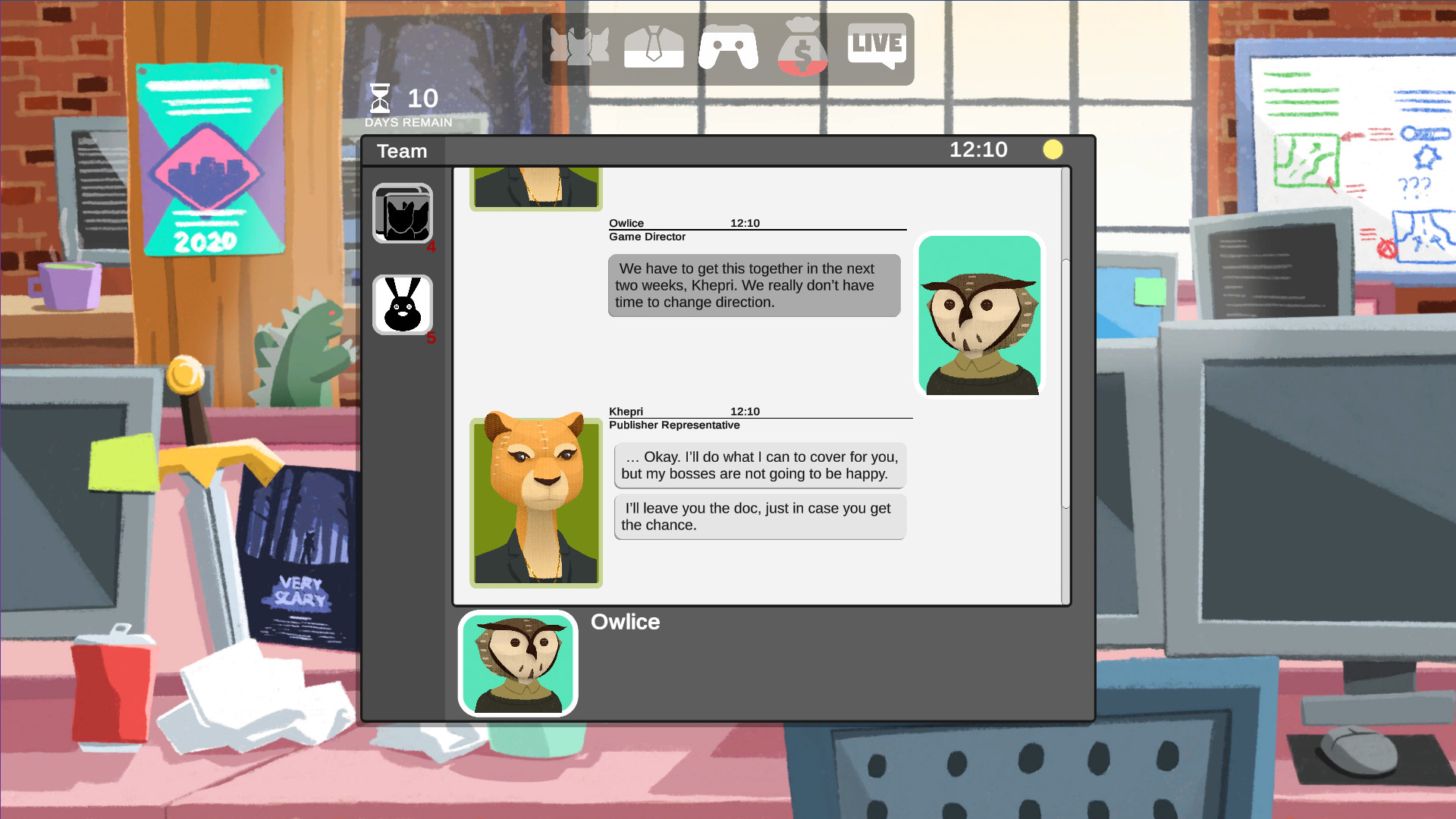The image size is (1456, 819).
Task: Click Owlice's name at the bottom
Action: pos(626,622)
